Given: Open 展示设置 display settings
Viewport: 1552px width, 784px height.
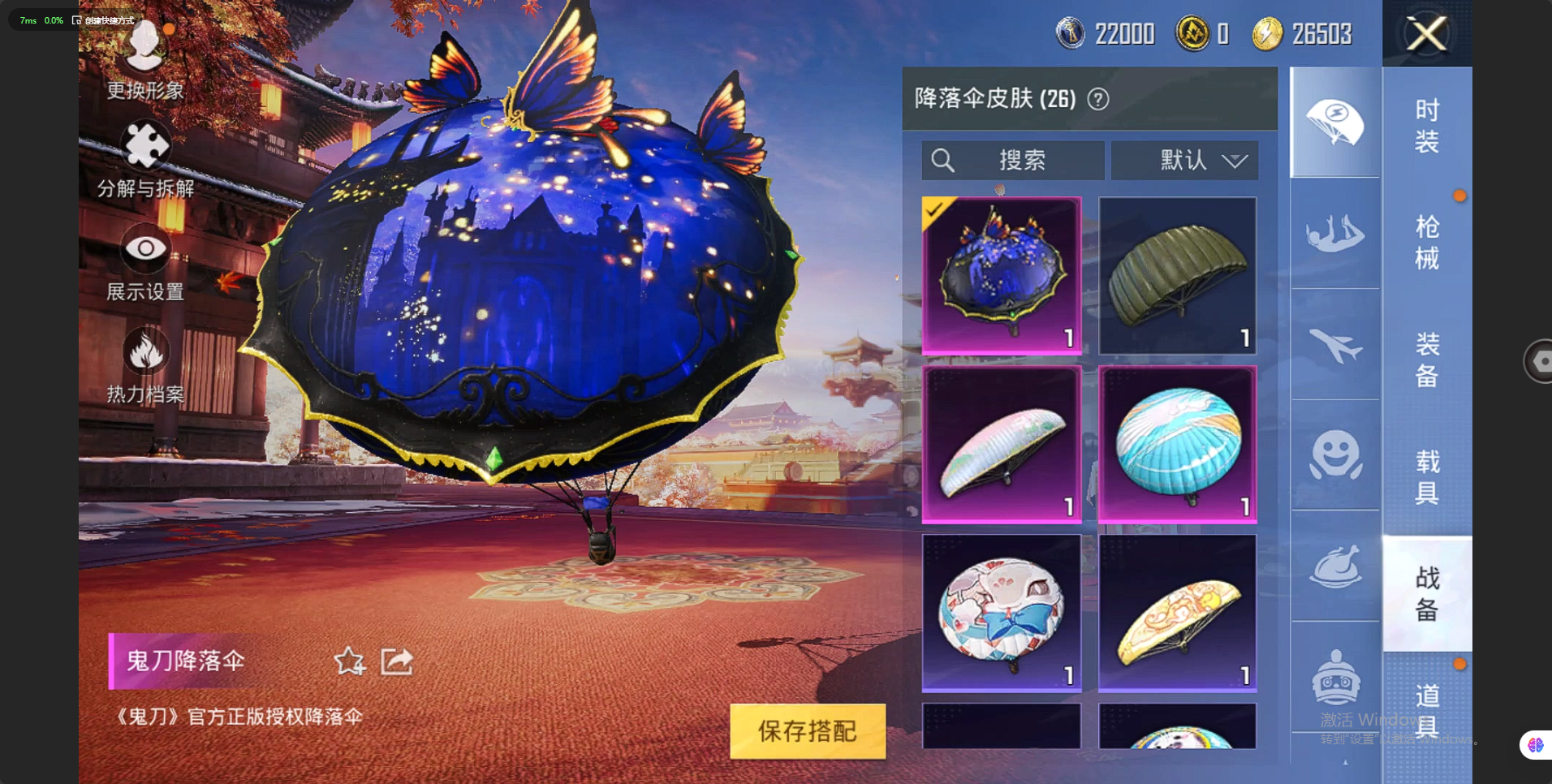Looking at the screenshot, I should [x=145, y=261].
